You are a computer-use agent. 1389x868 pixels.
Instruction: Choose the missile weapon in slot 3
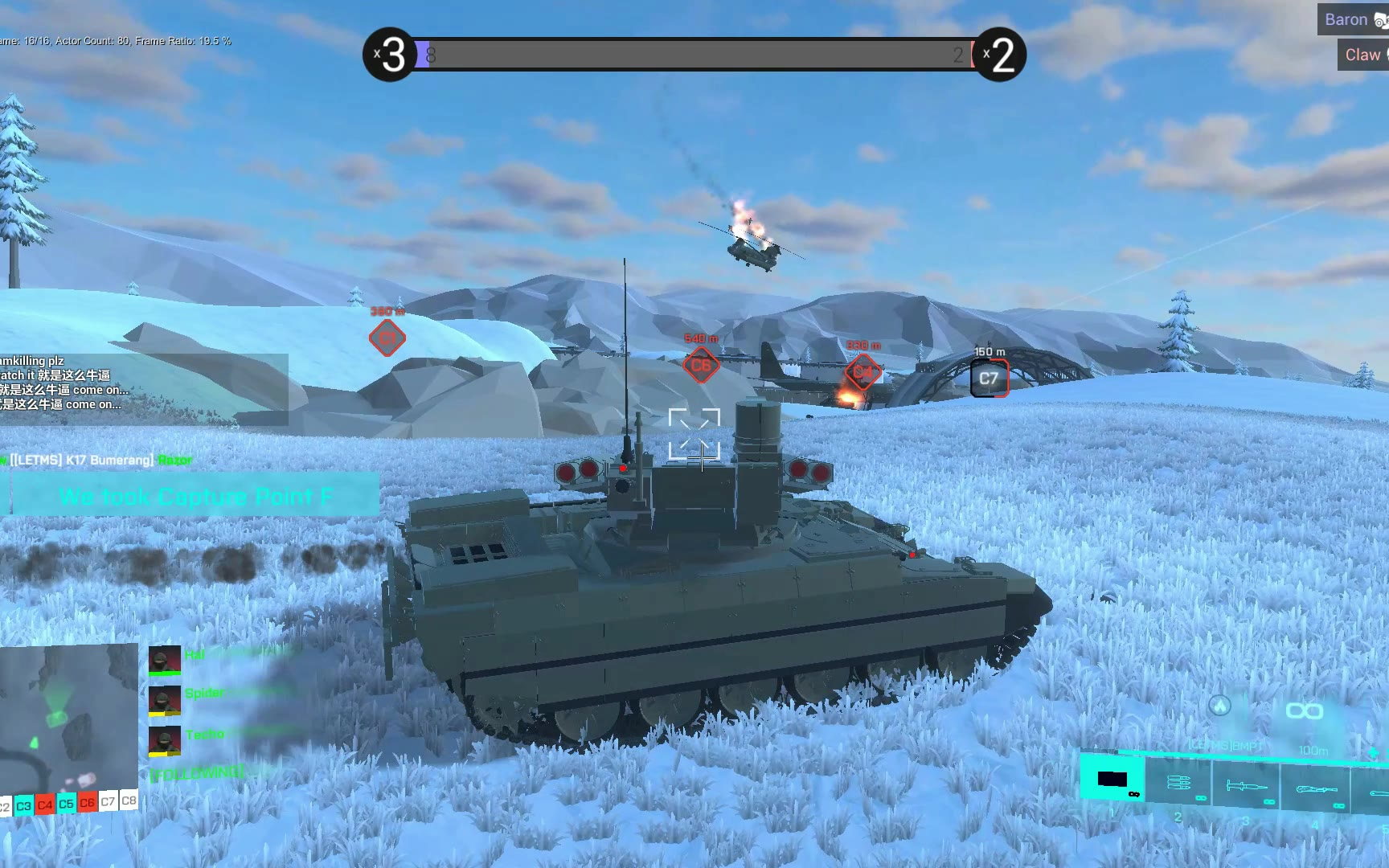pyautogui.click(x=1247, y=786)
